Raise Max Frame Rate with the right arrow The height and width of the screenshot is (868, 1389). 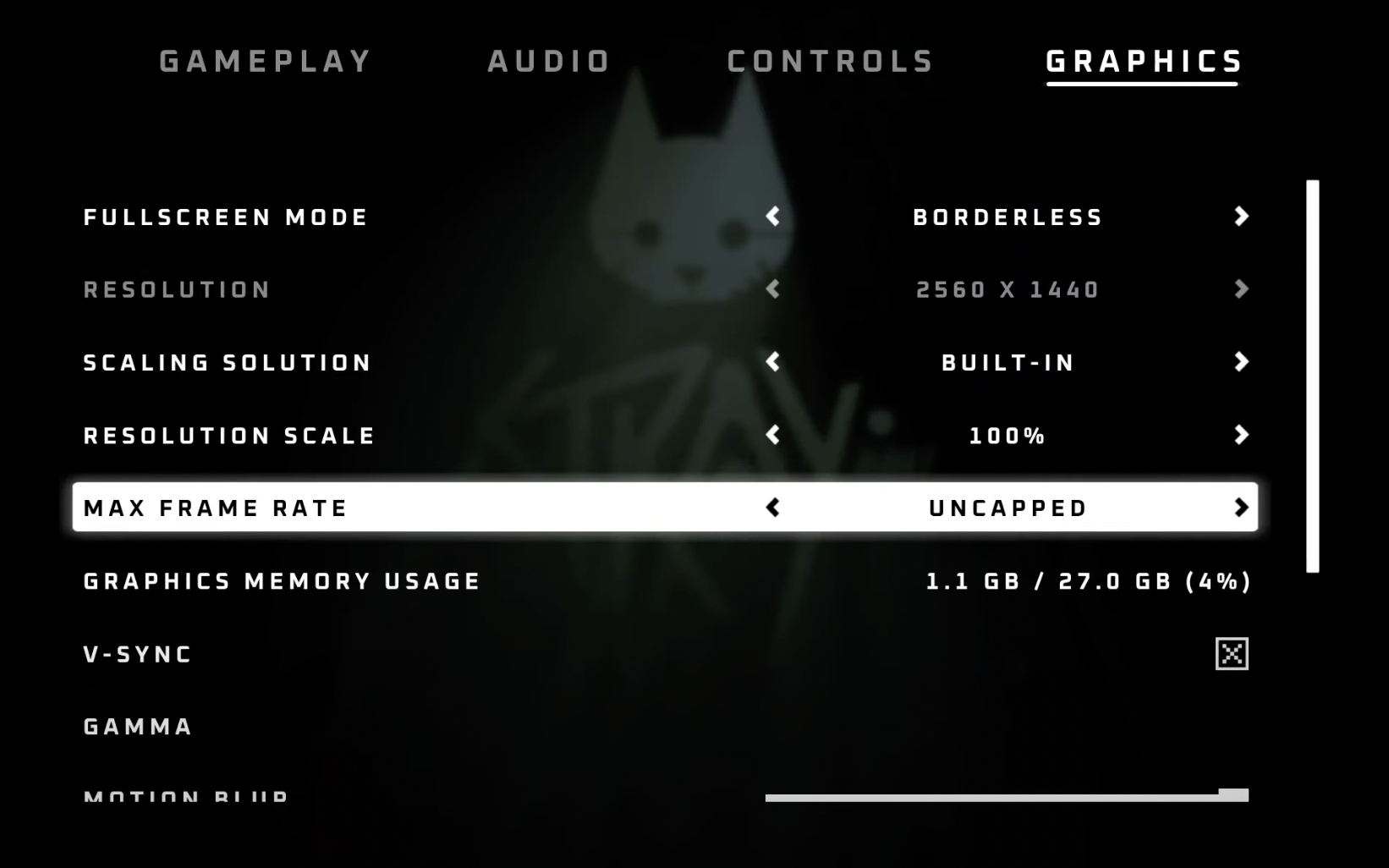[x=1241, y=508]
